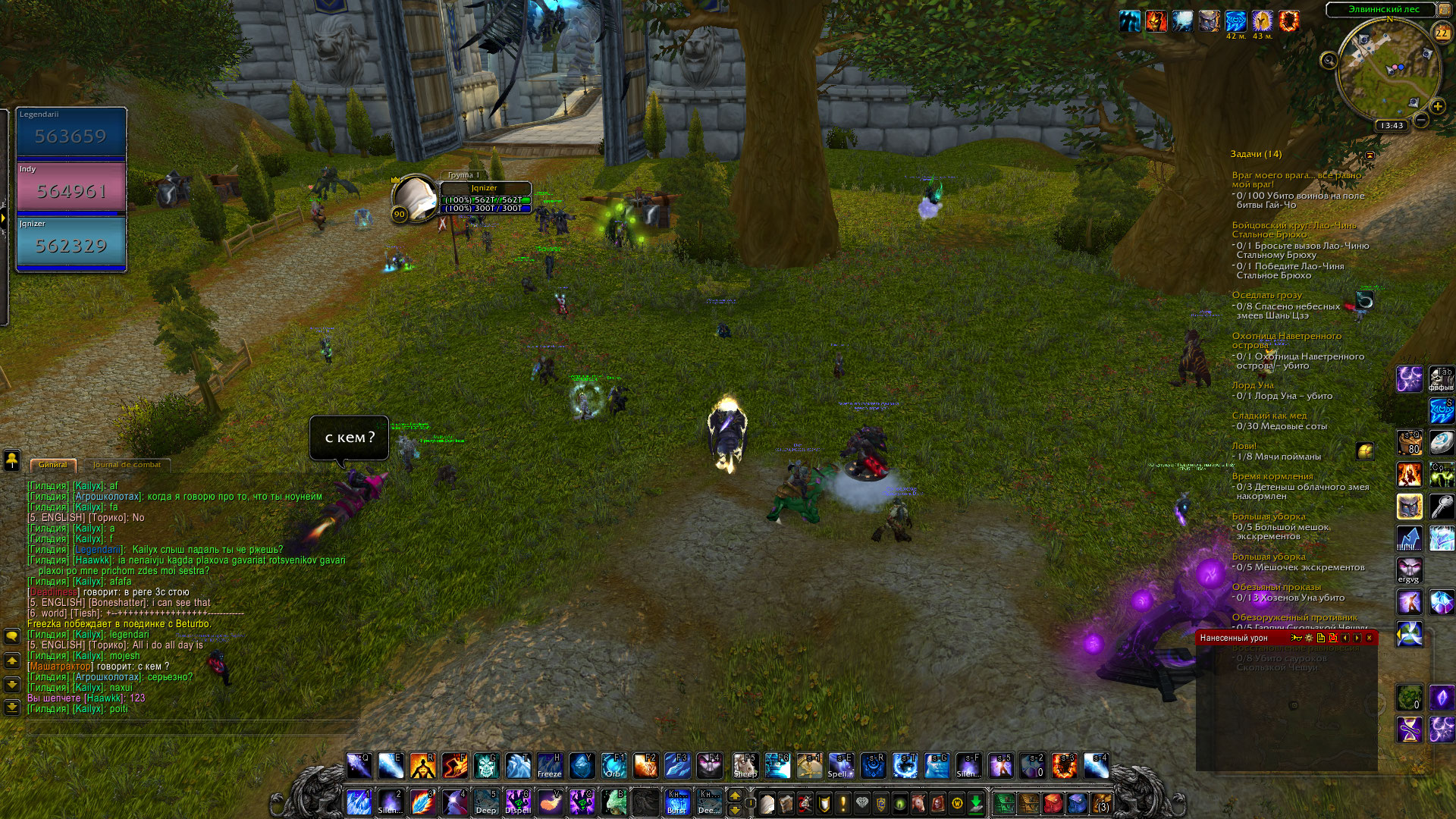Target Indy's pink enemy frame
1456x819 pixels.
71,188
